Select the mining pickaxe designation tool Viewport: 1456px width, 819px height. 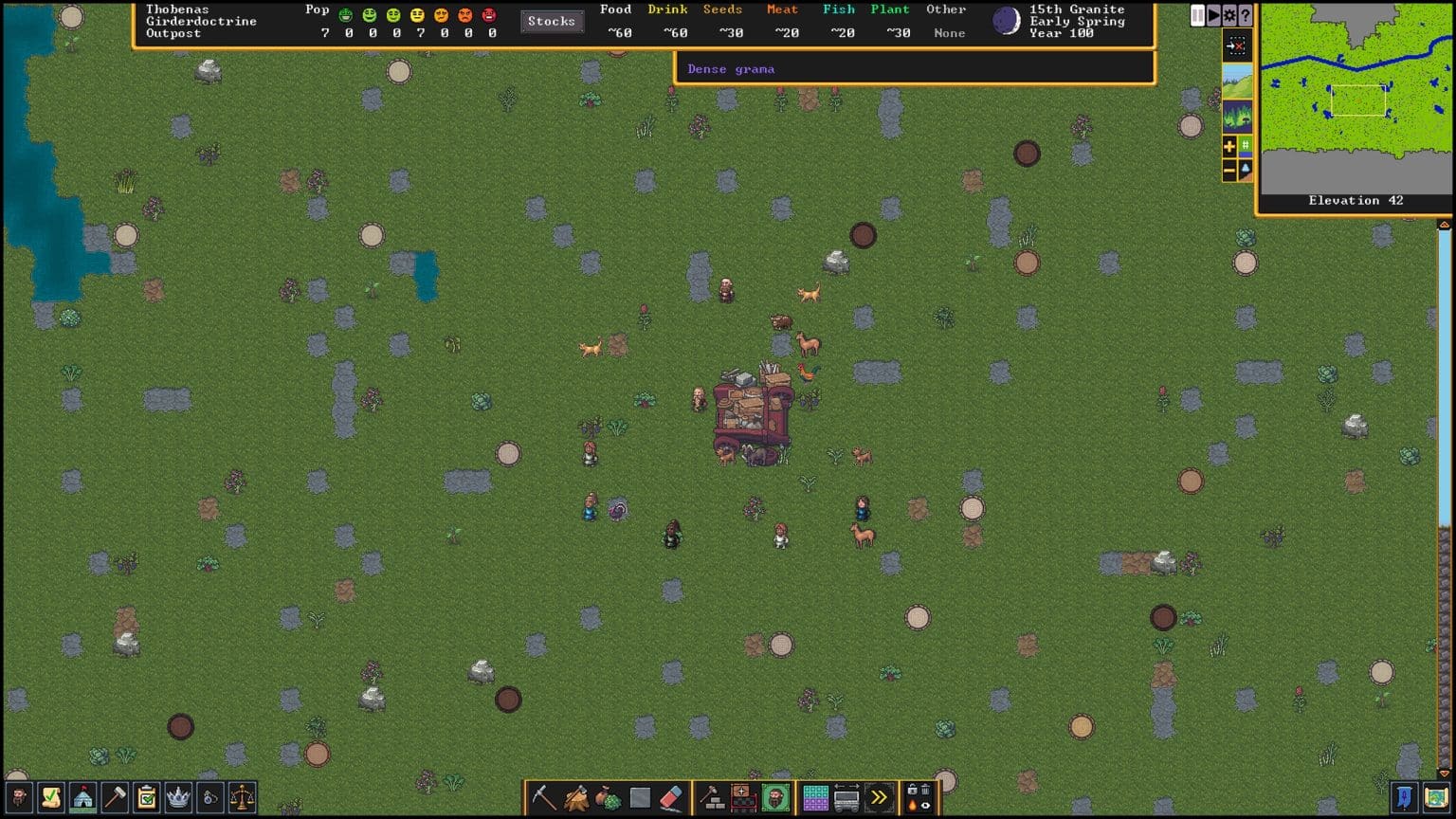point(542,799)
